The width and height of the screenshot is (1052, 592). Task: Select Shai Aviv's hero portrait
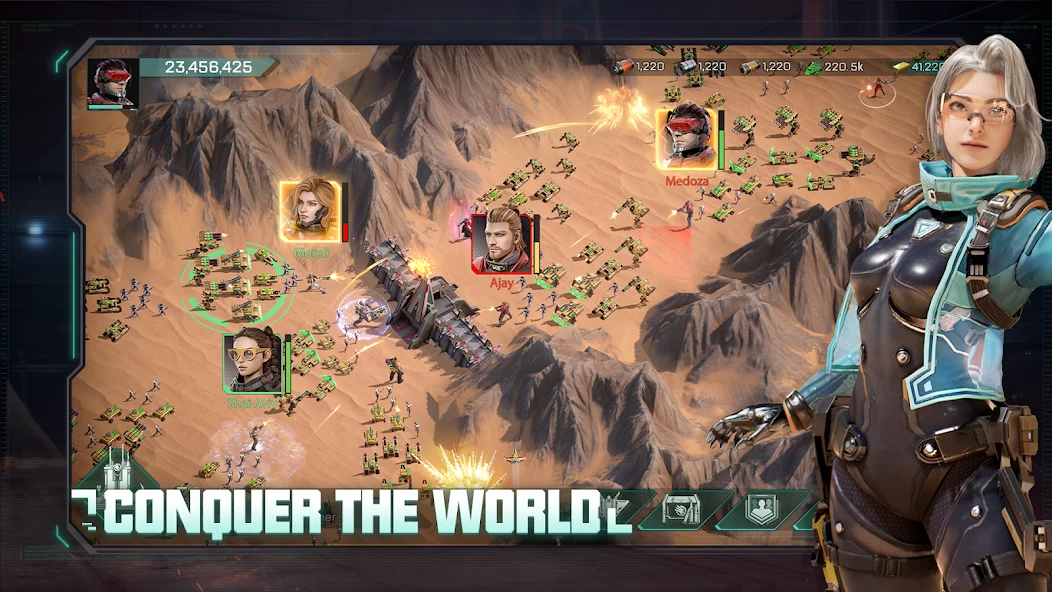tap(250, 362)
